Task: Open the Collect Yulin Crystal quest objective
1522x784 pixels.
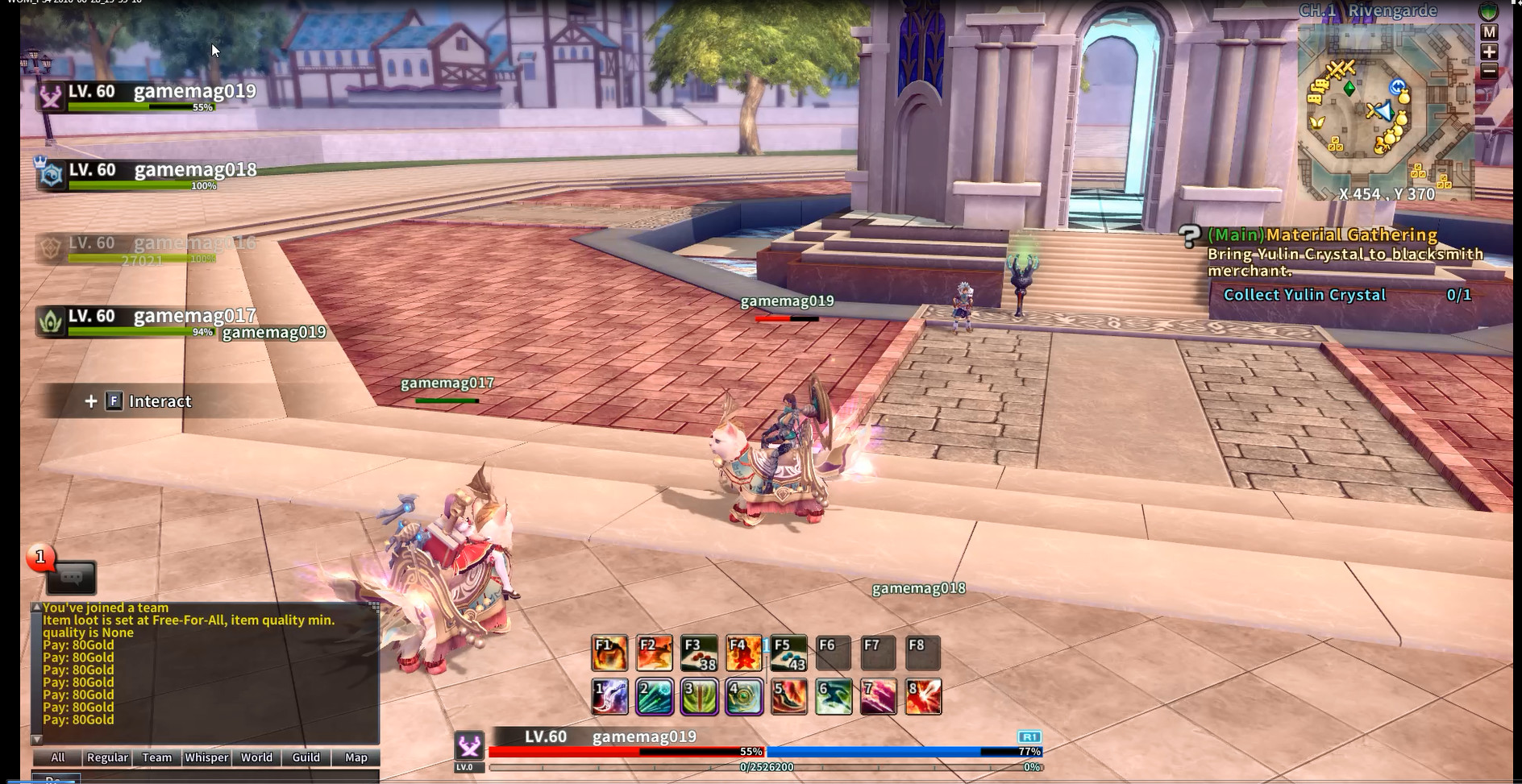Action: click(1307, 295)
